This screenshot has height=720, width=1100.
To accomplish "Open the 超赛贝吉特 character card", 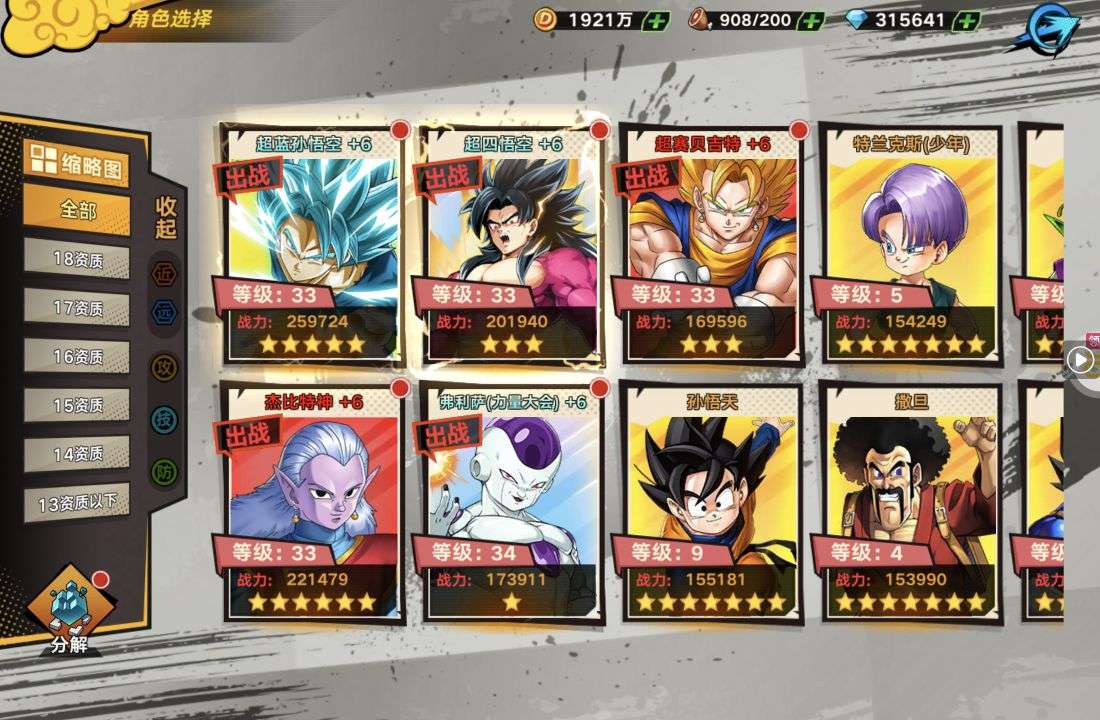I will [712, 240].
